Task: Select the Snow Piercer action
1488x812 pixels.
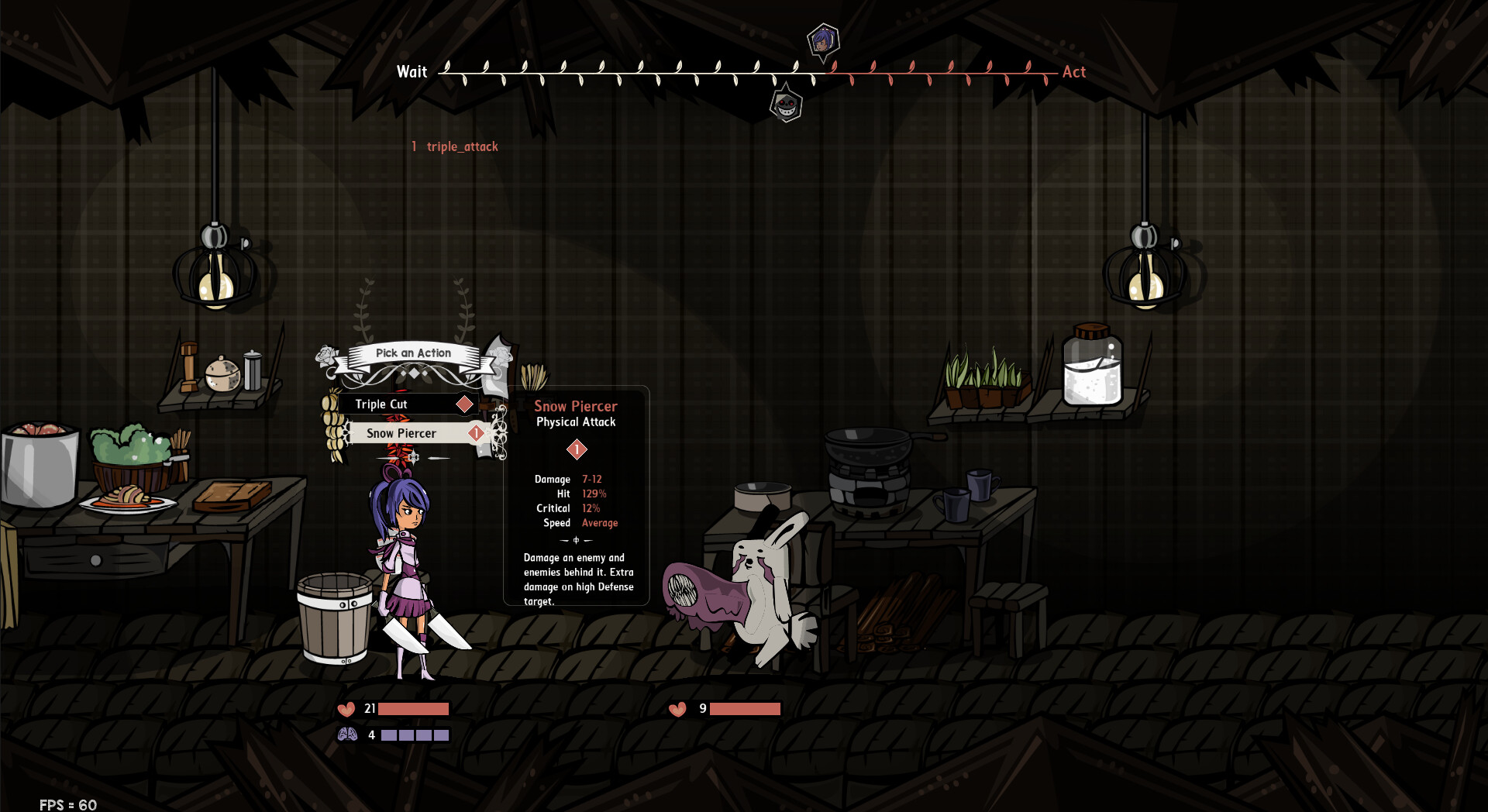Action: tap(401, 433)
